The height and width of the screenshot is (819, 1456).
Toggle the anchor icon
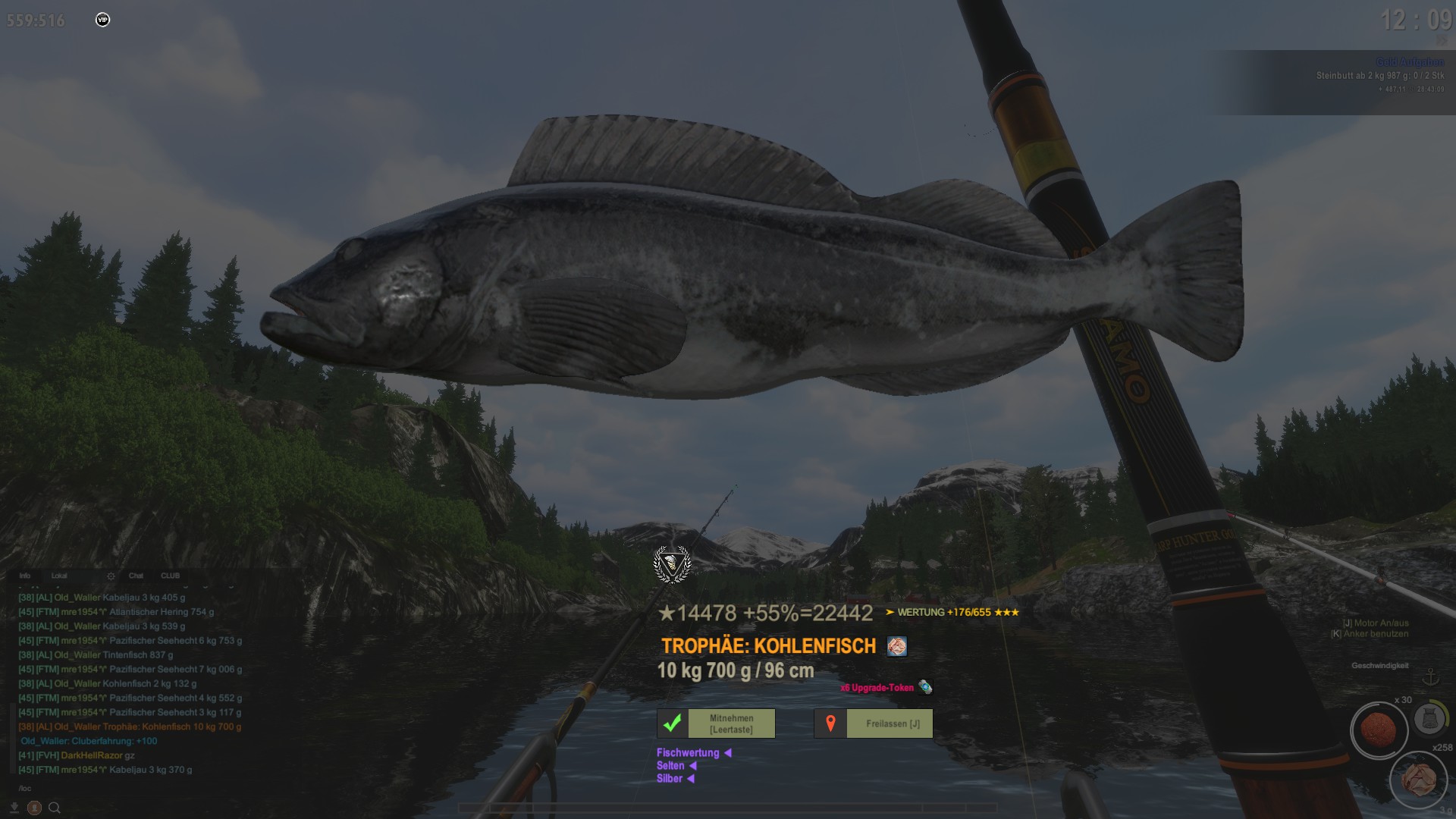[1430, 677]
